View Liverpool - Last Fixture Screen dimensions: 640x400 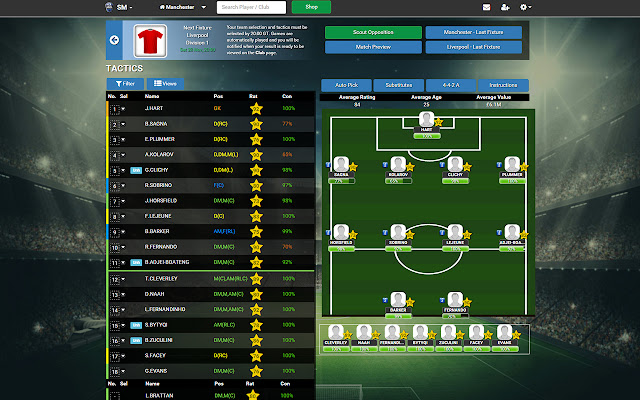point(473,47)
